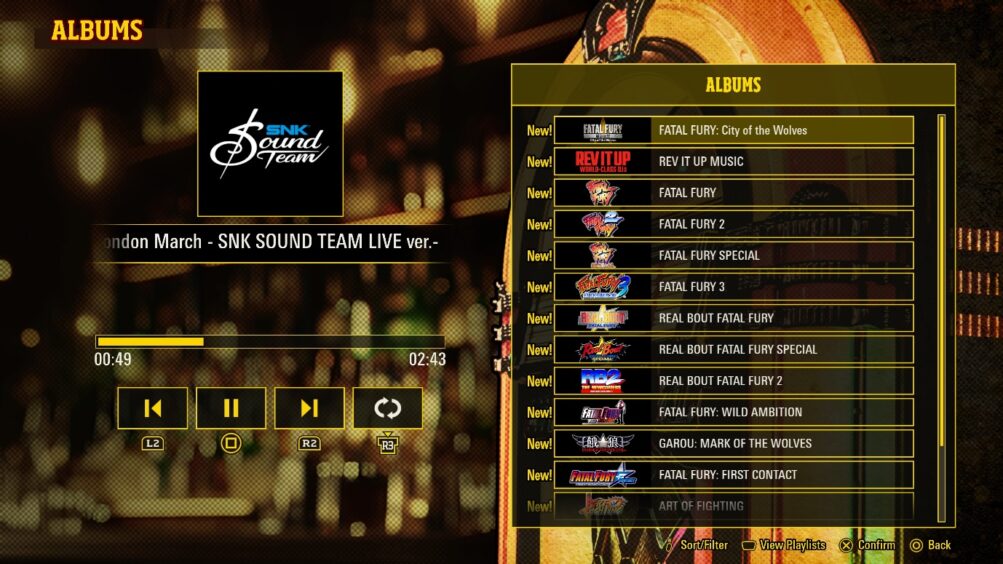Select the FATAL FURY SPECIAL album row
The image size is (1003, 564).
click(733, 255)
